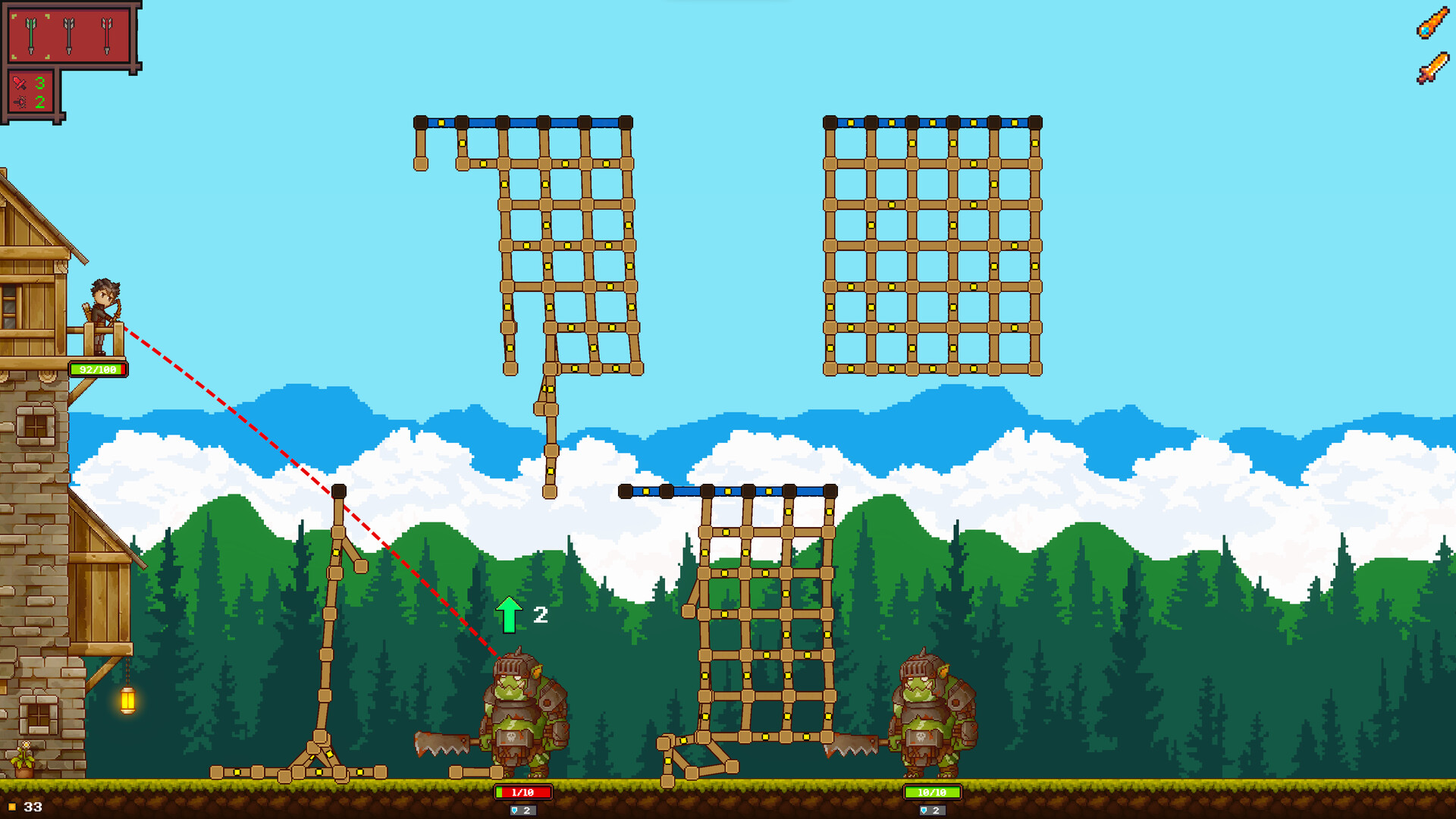Click the crossed swords counter icon

tap(20, 83)
